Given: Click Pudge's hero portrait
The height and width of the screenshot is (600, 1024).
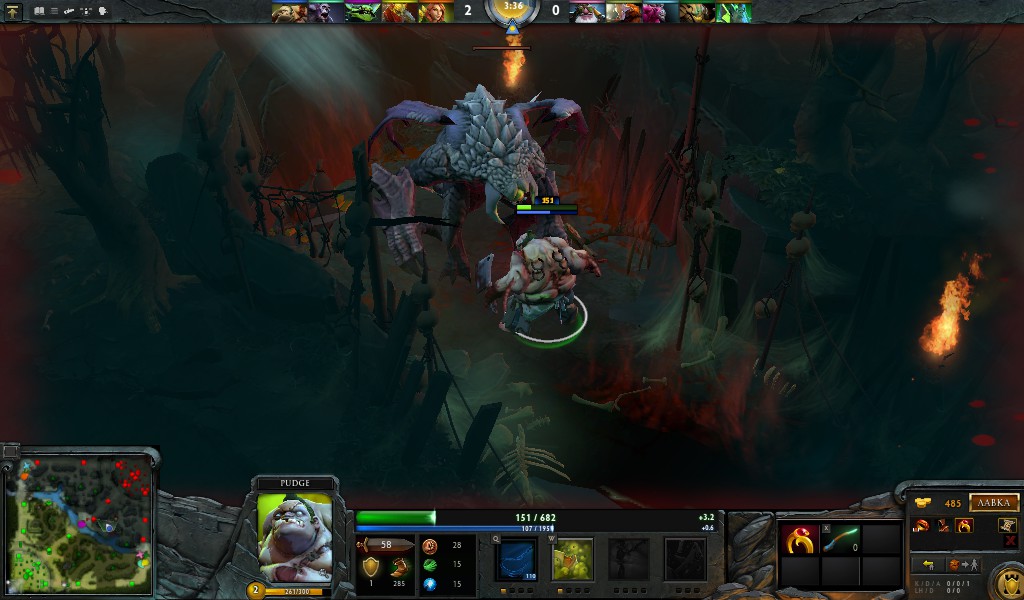Looking at the screenshot, I should [x=294, y=538].
